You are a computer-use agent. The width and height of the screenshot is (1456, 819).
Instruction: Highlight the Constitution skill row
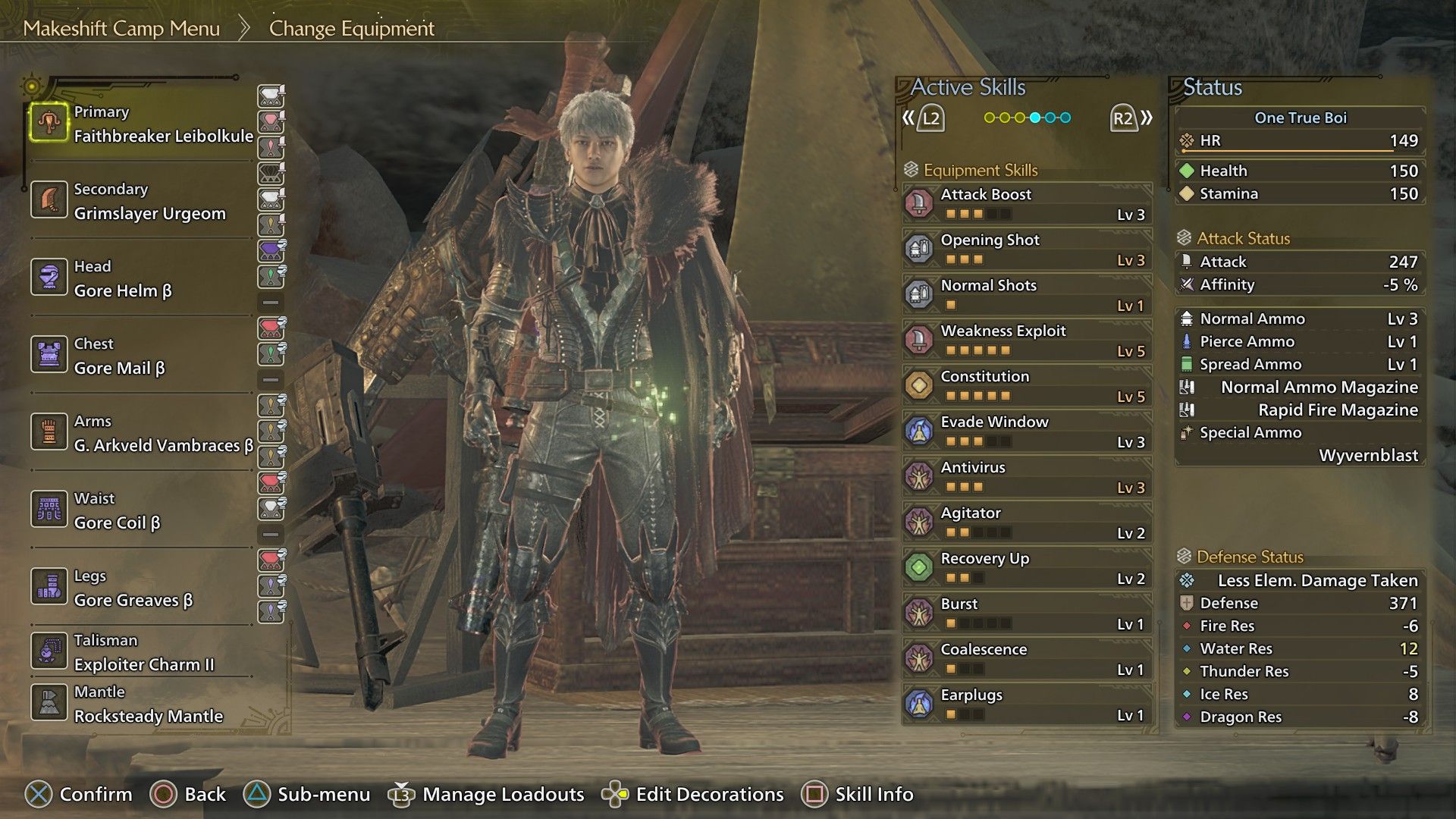1027,385
